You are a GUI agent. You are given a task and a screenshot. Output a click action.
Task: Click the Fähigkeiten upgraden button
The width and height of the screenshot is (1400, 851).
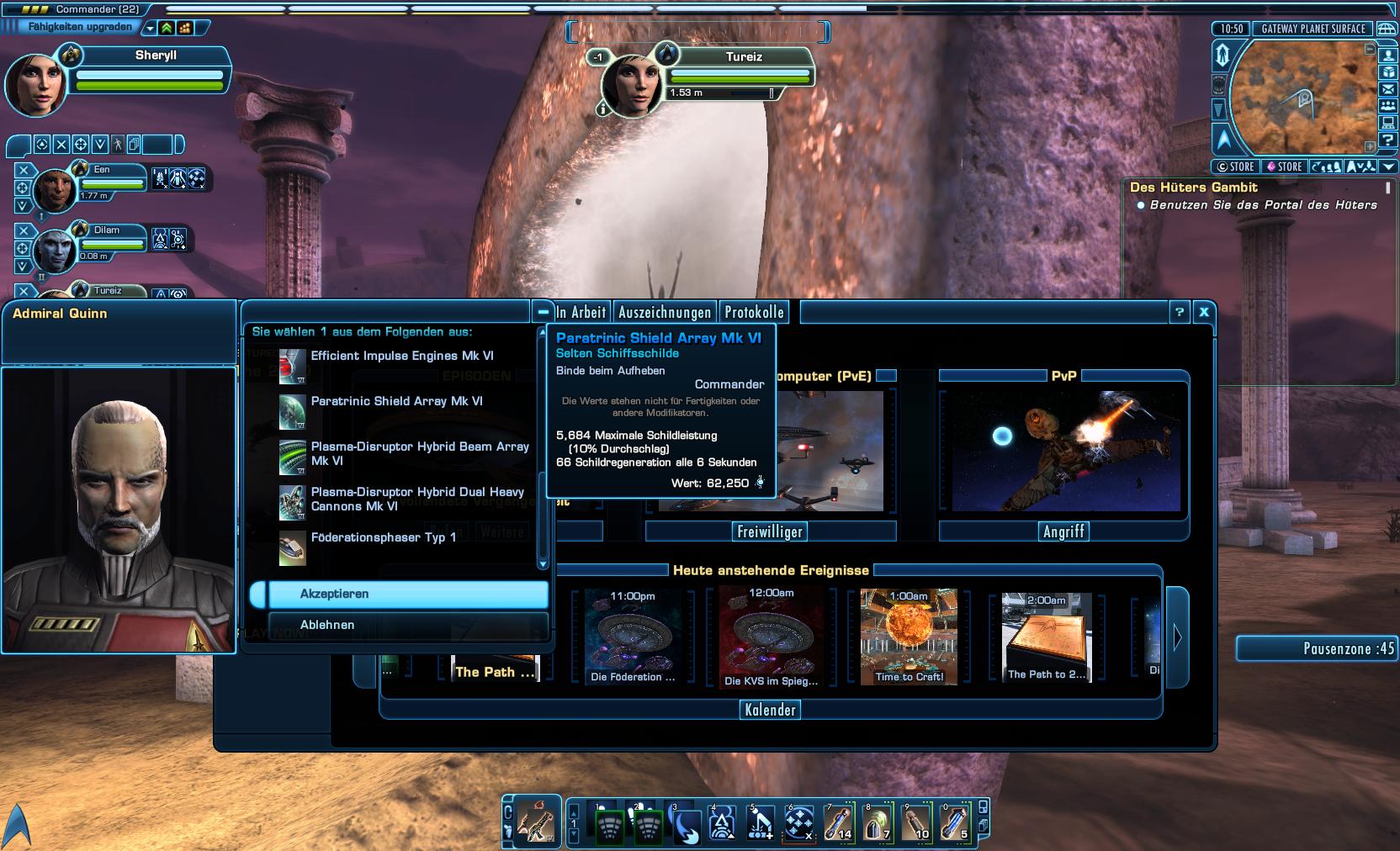[80, 27]
